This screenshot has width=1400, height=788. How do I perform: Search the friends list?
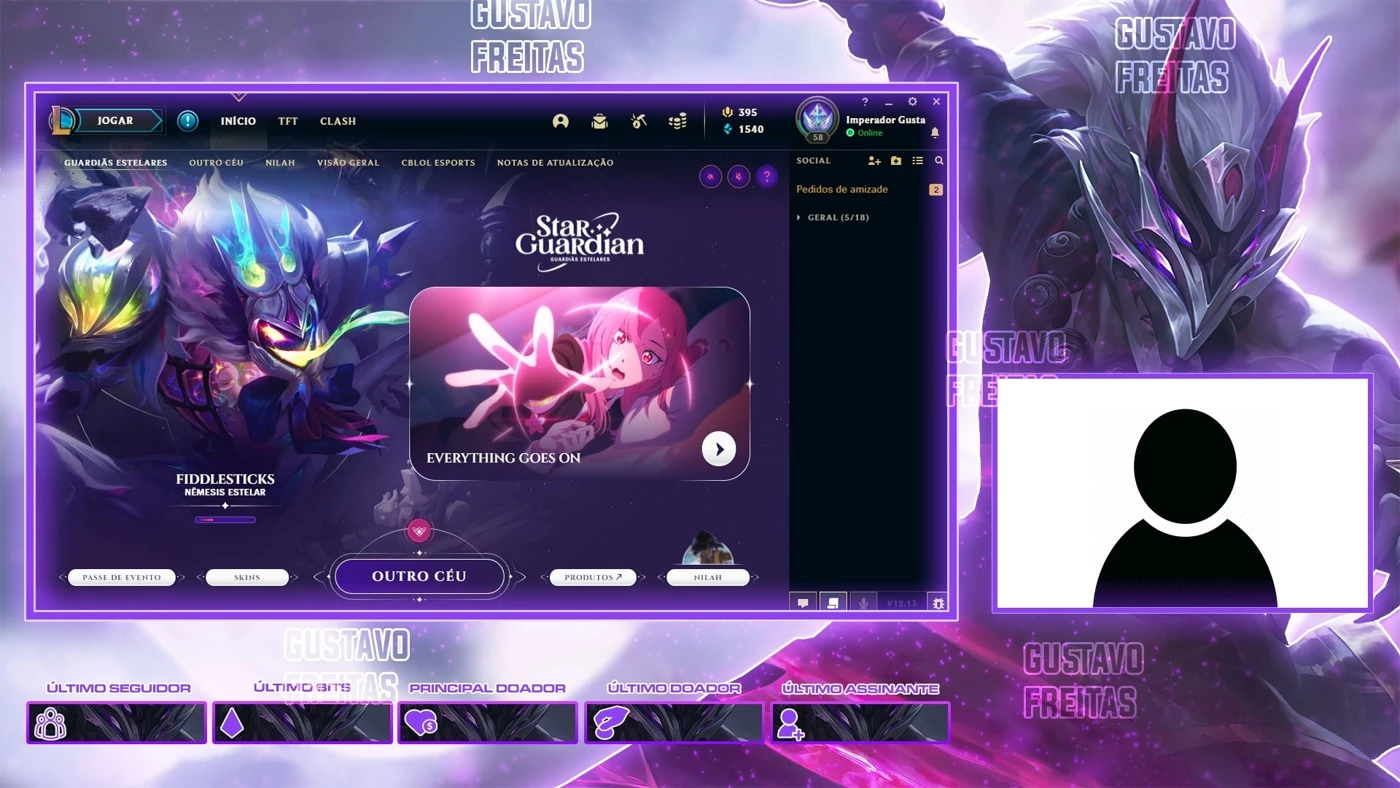(938, 161)
